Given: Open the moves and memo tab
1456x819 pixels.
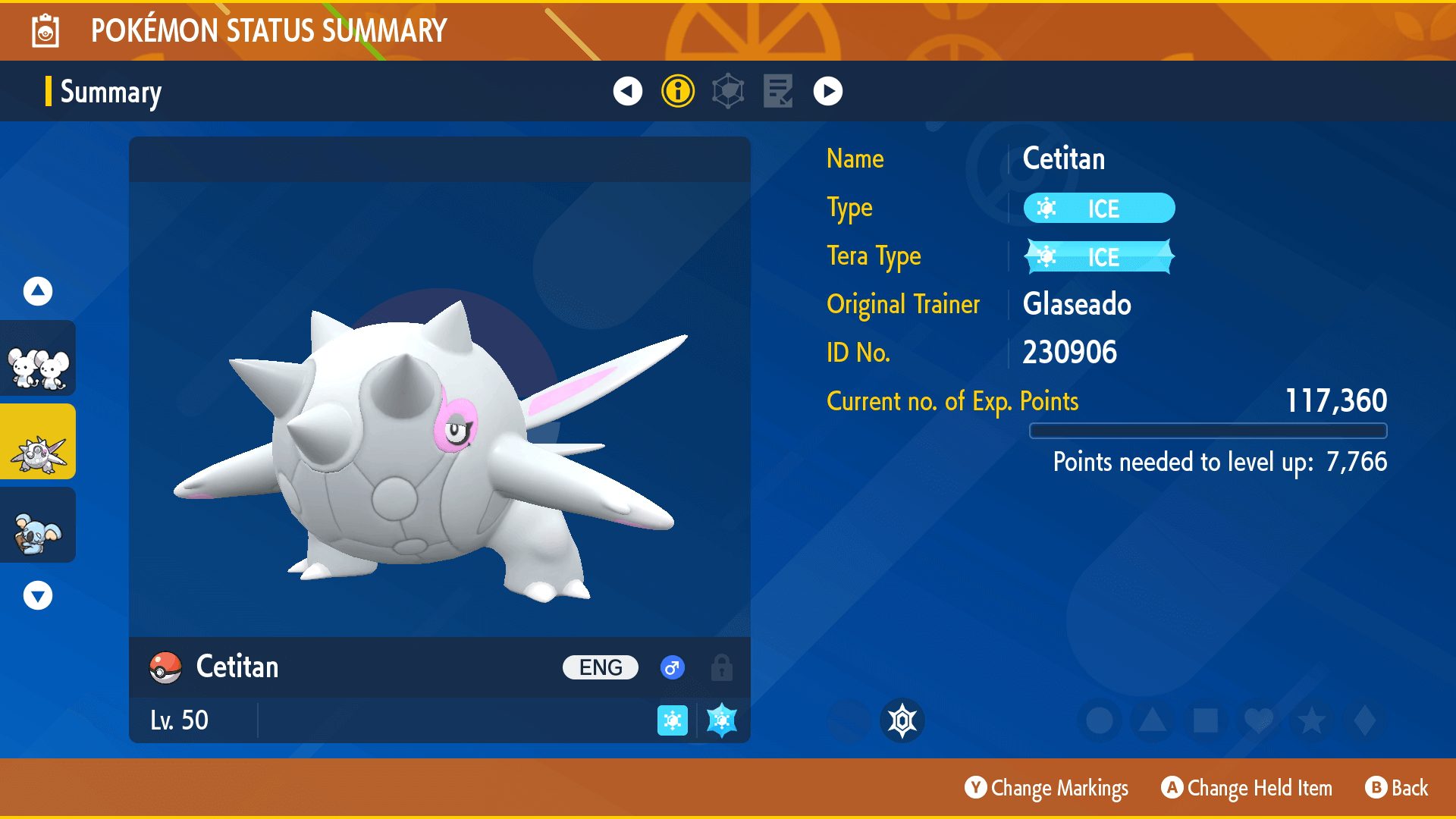Looking at the screenshot, I should click(778, 91).
